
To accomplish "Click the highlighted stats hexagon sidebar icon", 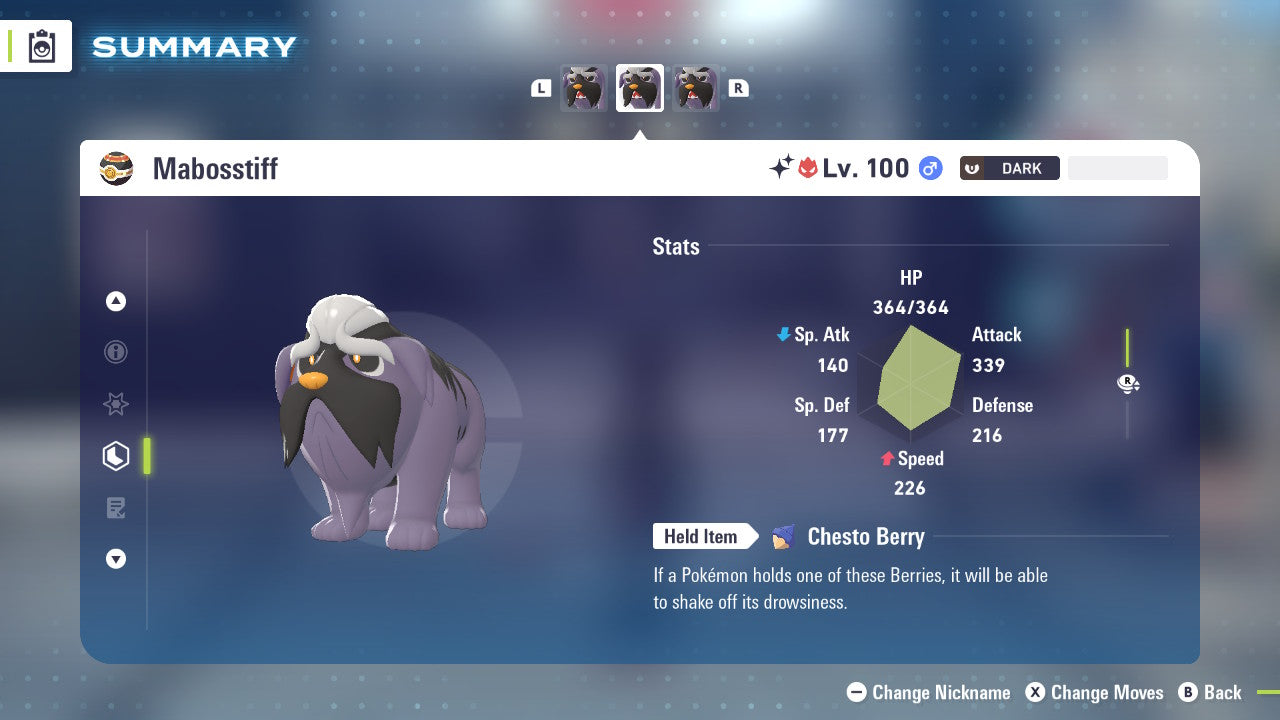I will point(116,456).
